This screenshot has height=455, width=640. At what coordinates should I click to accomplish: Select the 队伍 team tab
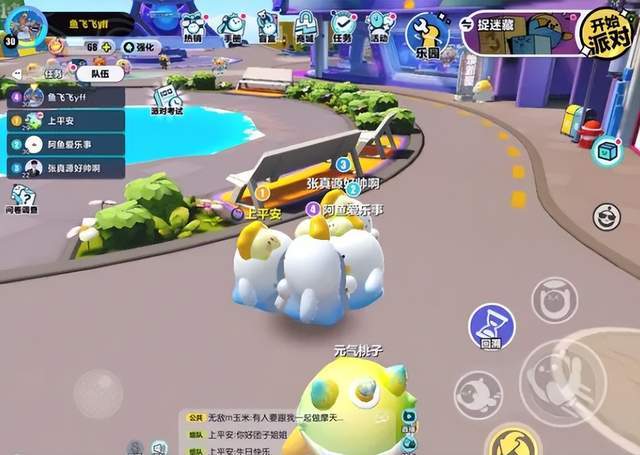(x=100, y=72)
